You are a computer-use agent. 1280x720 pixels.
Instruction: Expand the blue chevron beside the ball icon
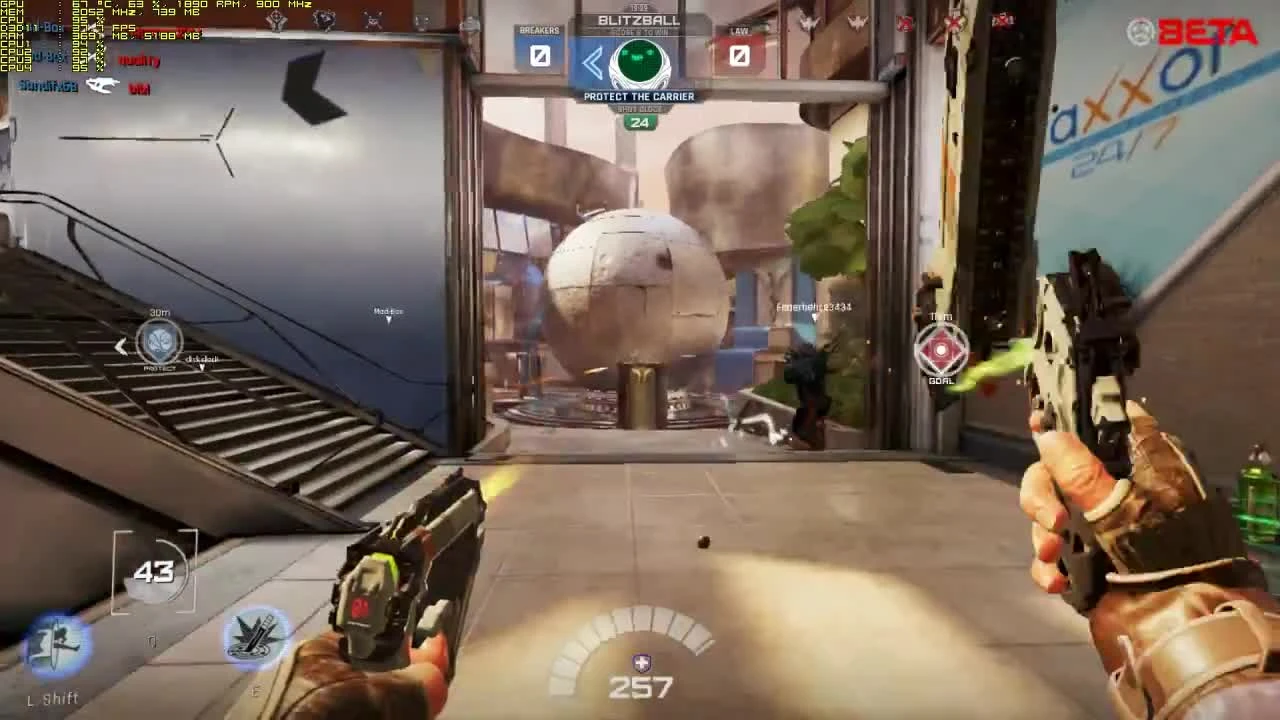click(595, 62)
